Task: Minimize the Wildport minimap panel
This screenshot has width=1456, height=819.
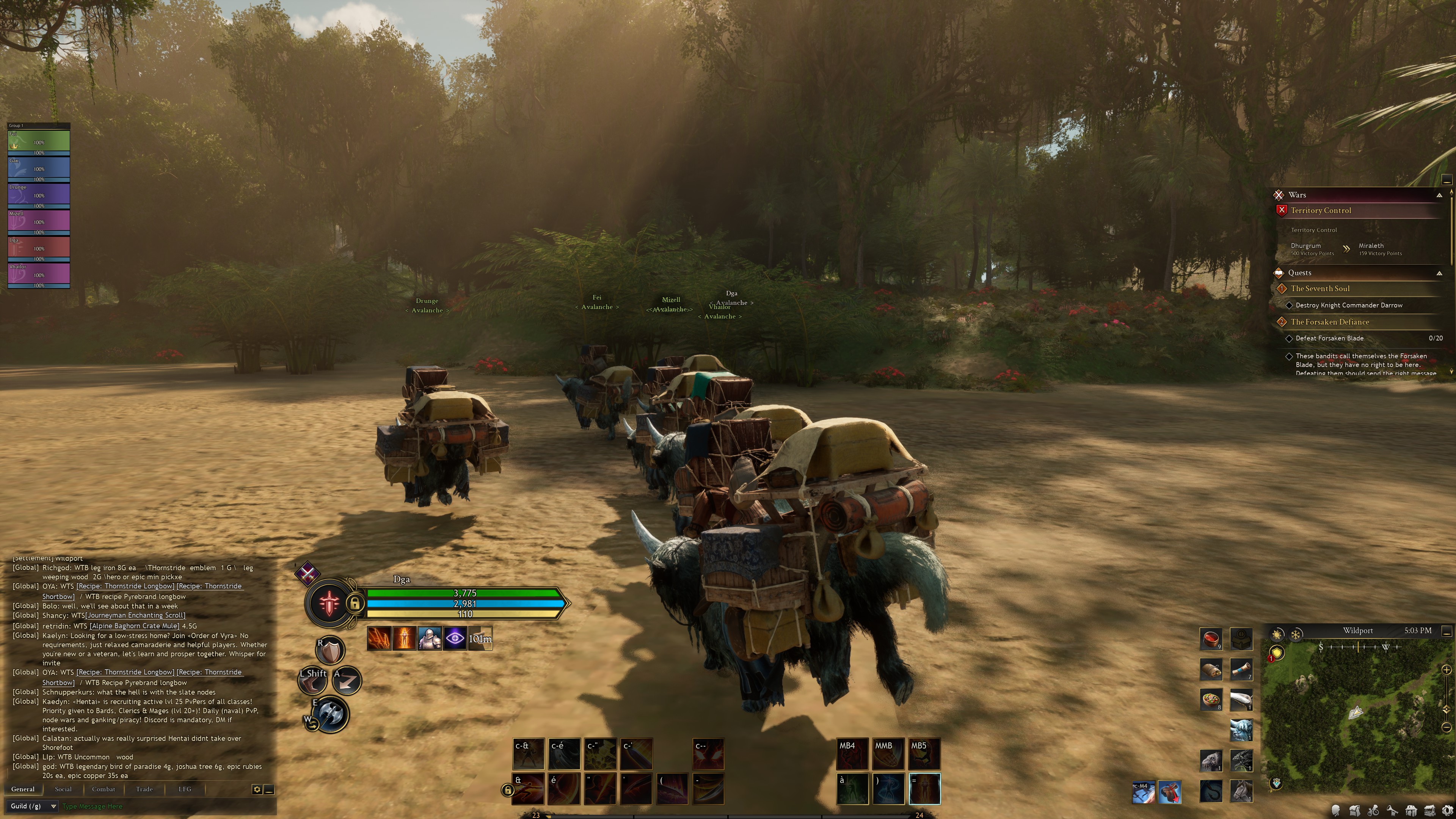Action: 1447,632
